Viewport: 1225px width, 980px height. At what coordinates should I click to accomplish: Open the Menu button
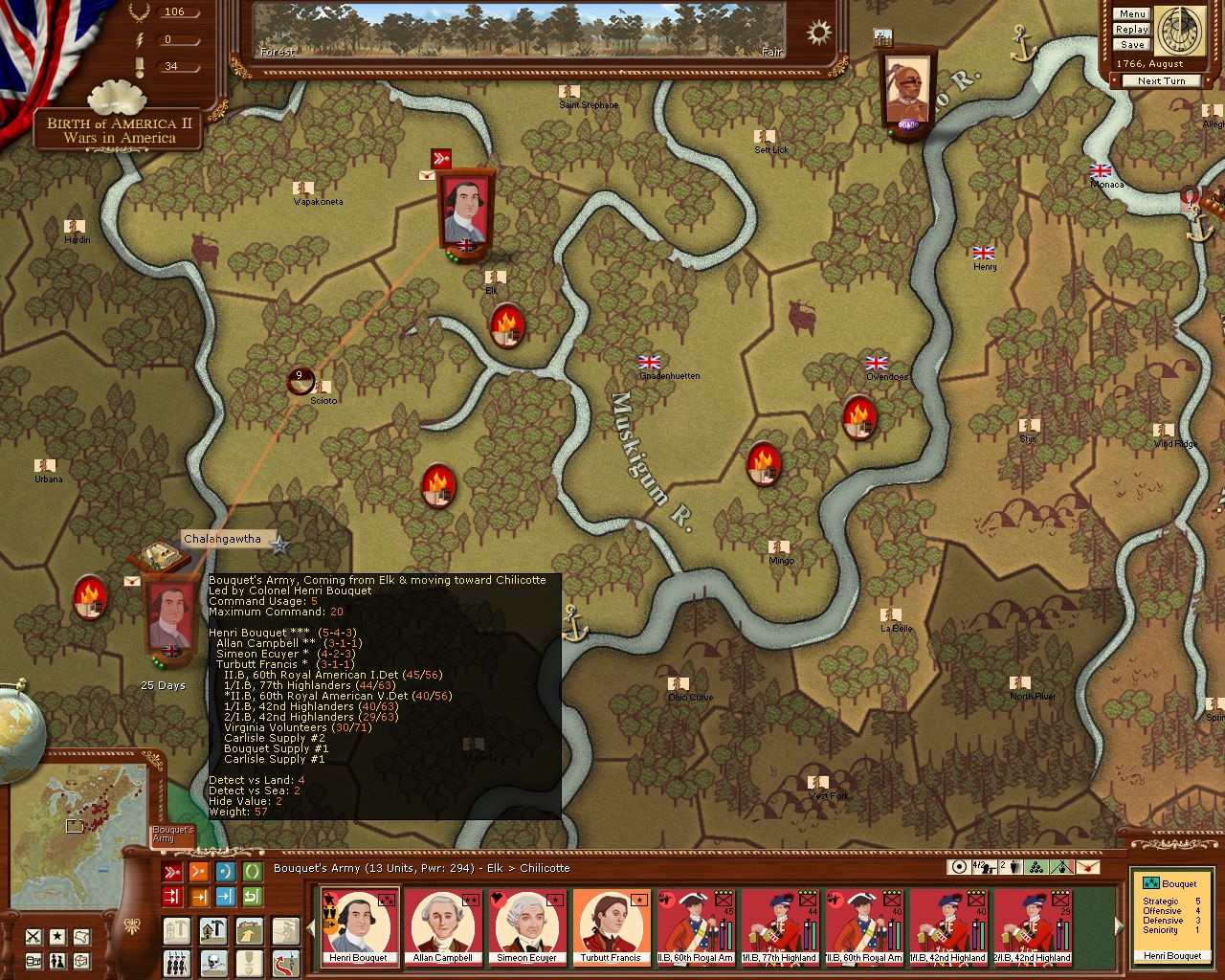tap(1131, 14)
